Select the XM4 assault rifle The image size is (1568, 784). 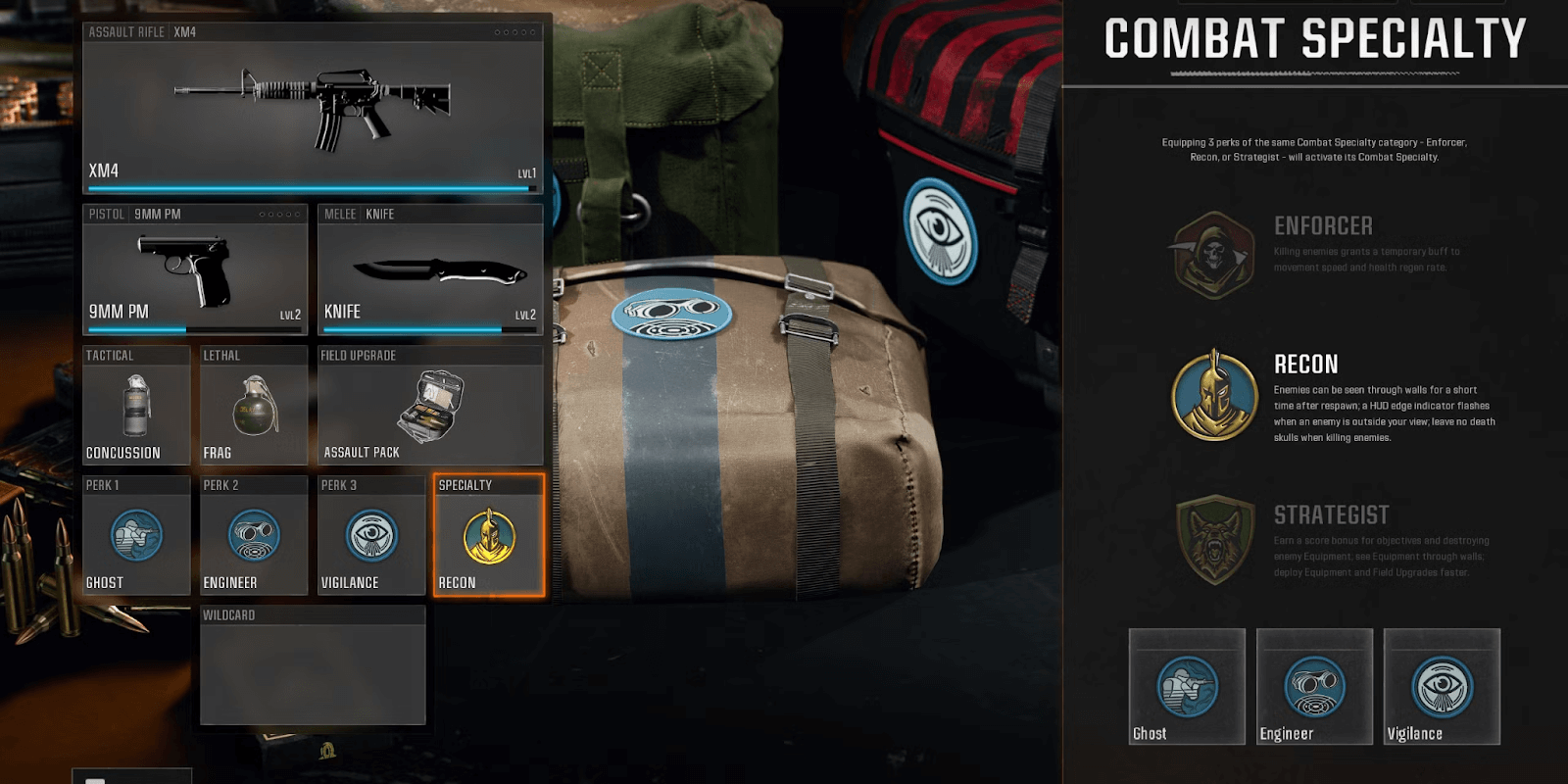pos(314,103)
